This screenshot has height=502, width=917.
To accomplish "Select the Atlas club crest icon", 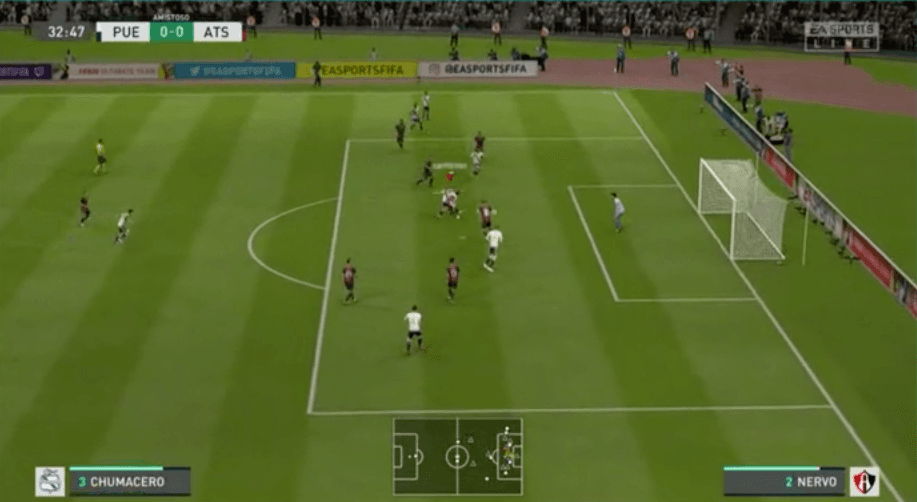I will (x=864, y=481).
